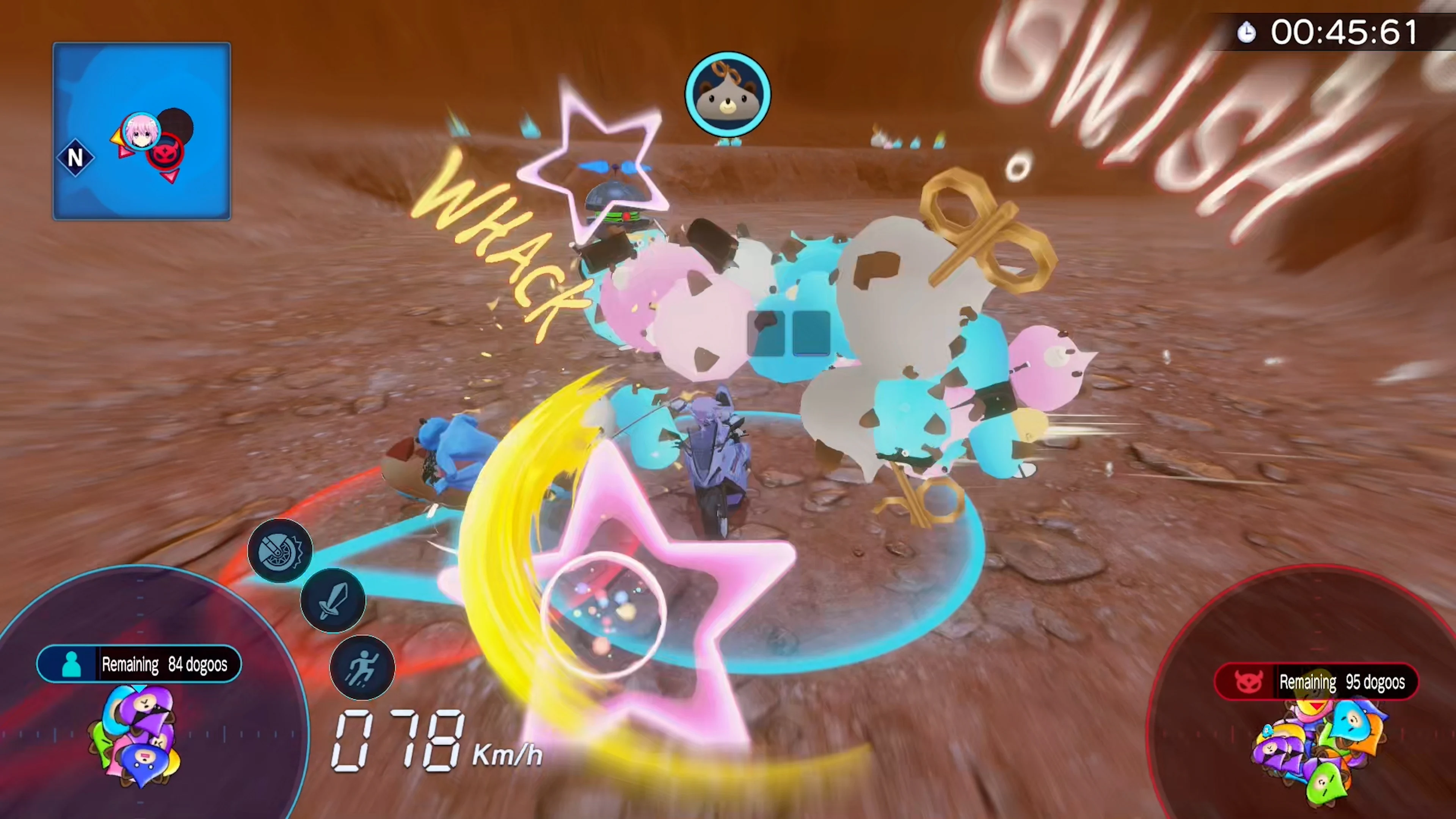This screenshot has width=1456, height=819.
Task: Activate the spiked wheel ability icon
Action: click(x=281, y=551)
